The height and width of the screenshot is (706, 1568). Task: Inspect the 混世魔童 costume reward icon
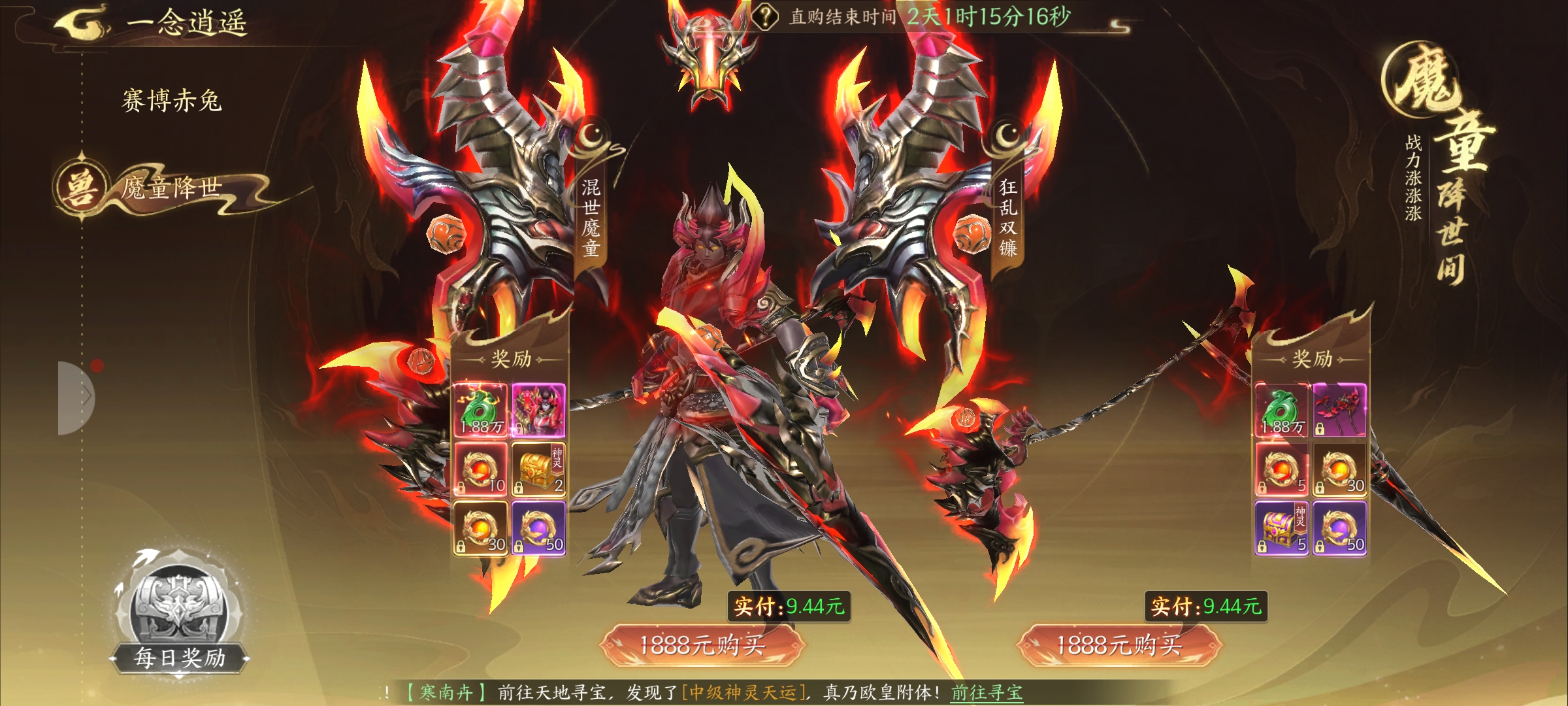(538, 410)
